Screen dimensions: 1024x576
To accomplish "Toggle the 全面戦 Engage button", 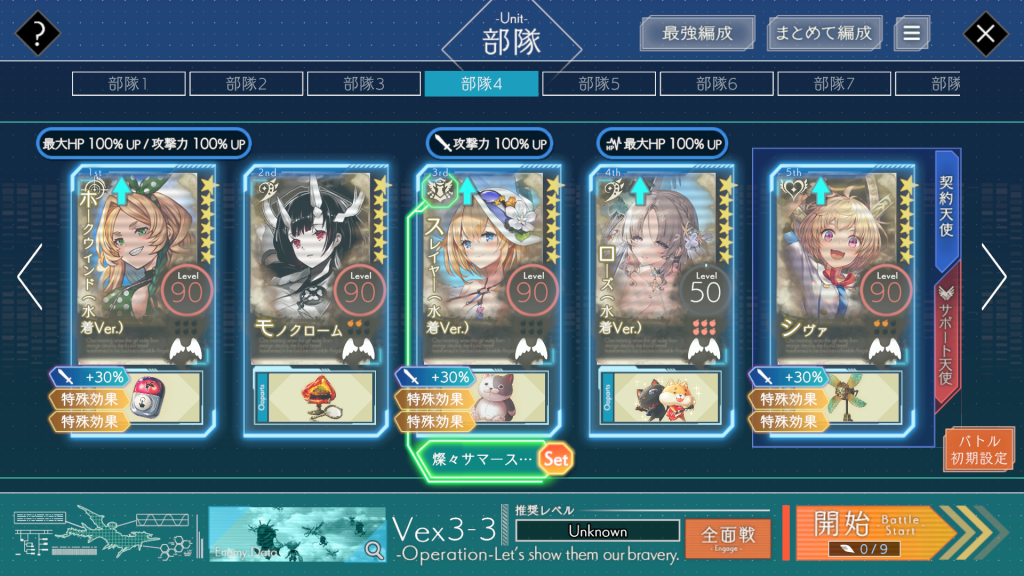I will click(x=727, y=538).
